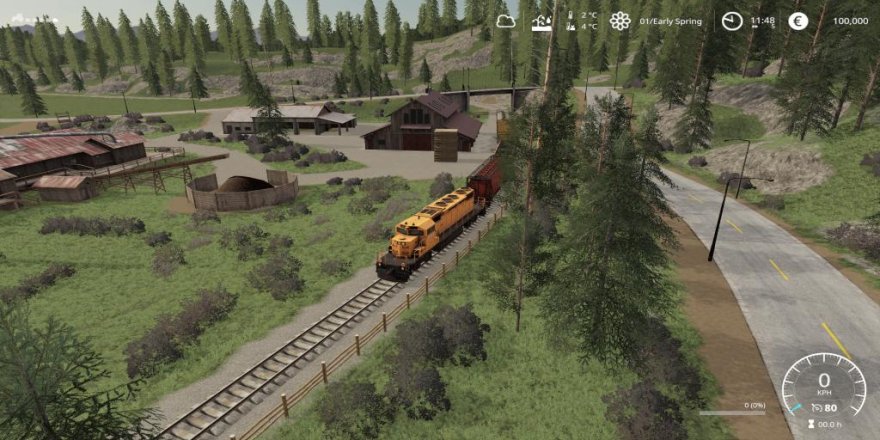Open the euro money icon
This screenshot has width=880, height=440.
(x=798, y=20)
